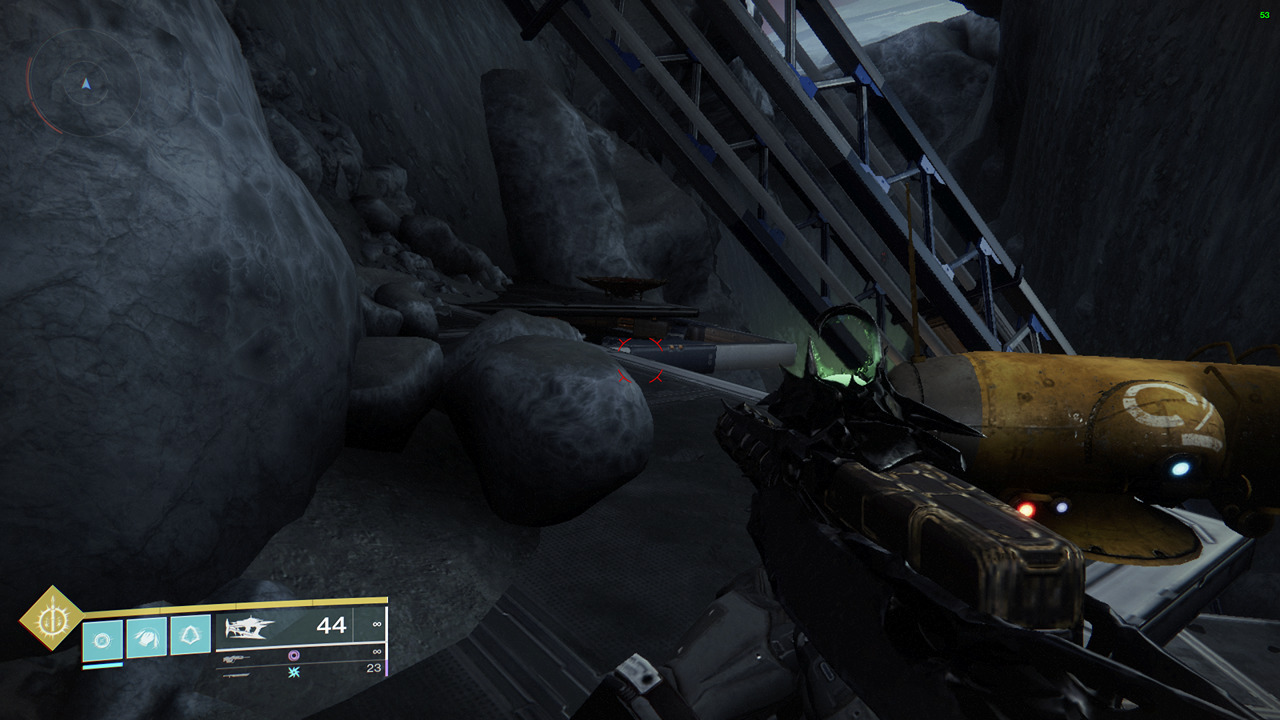Click the grenade ability icon

(190, 635)
